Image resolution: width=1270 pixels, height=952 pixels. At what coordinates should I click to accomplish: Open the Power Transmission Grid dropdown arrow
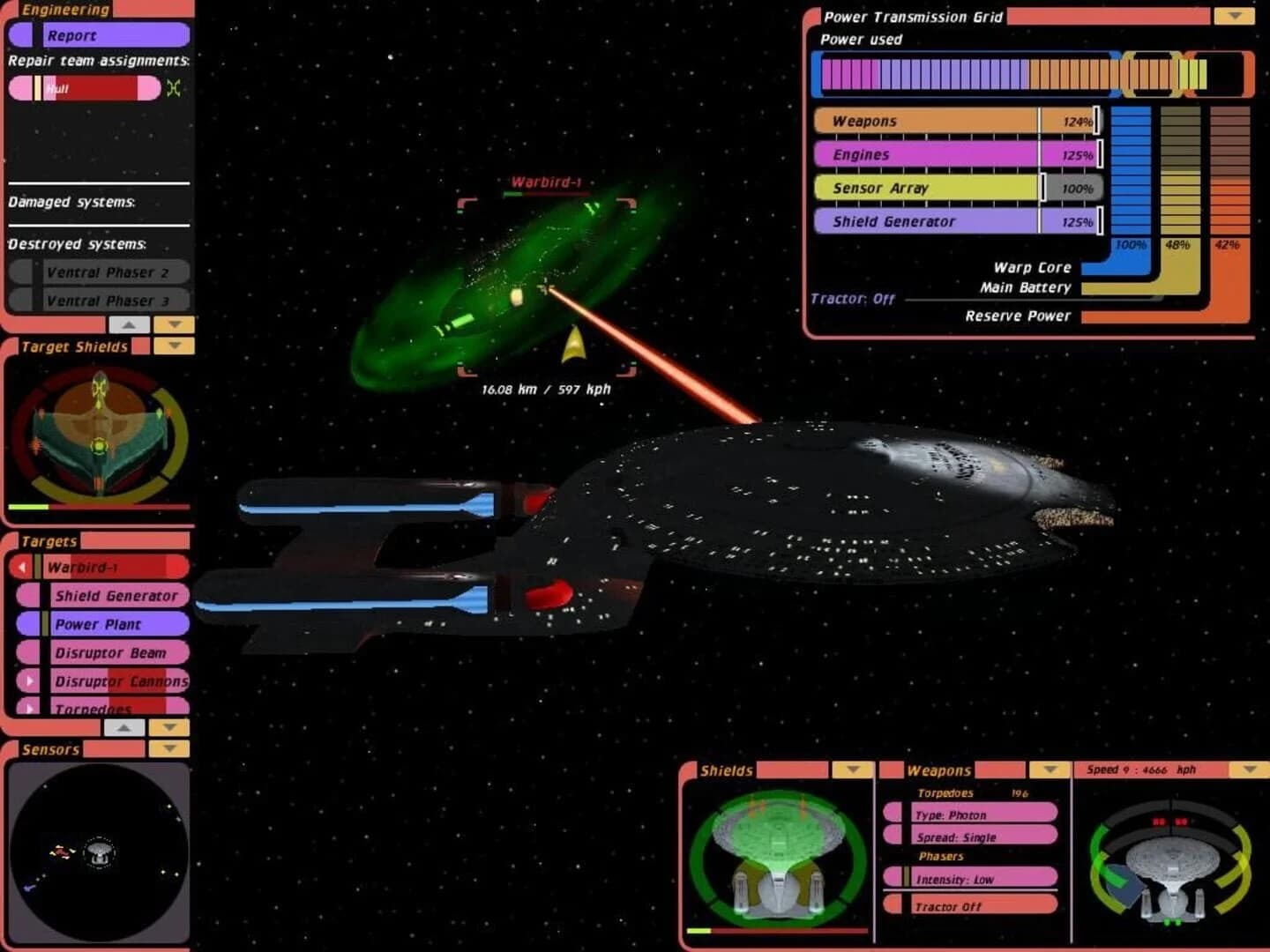1233,14
